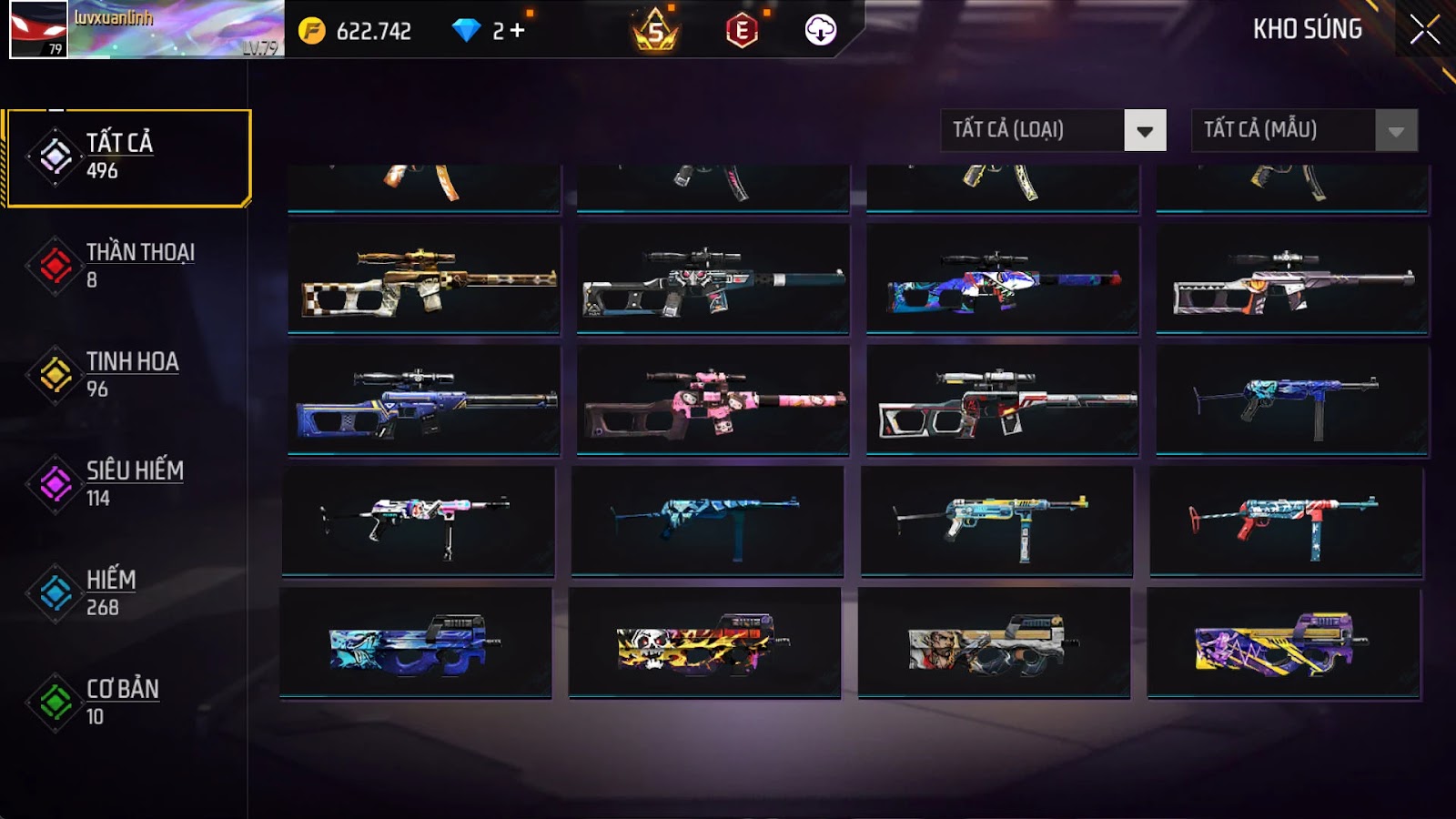Select the gold checkered sniper skin

424,279
